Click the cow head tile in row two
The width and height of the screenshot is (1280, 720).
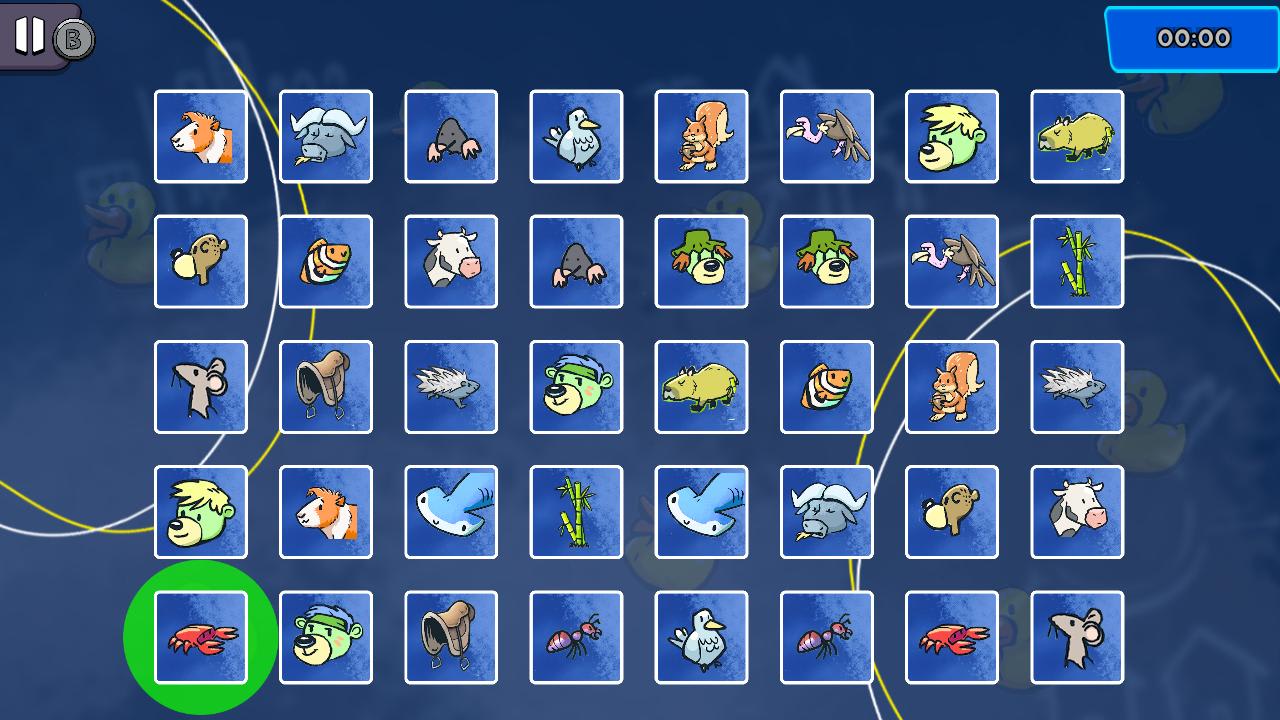click(451, 261)
